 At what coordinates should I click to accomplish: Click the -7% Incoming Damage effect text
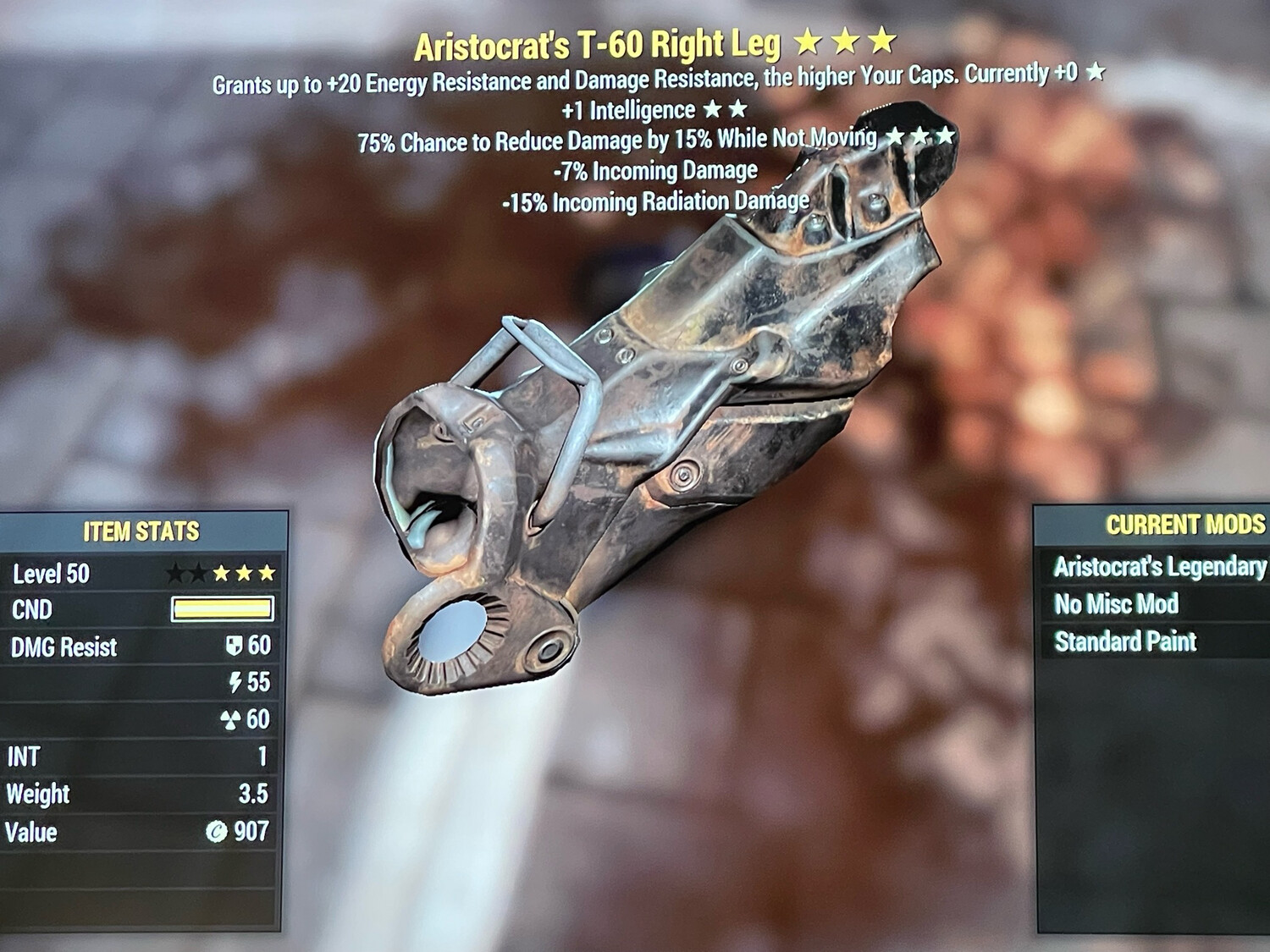[657, 169]
